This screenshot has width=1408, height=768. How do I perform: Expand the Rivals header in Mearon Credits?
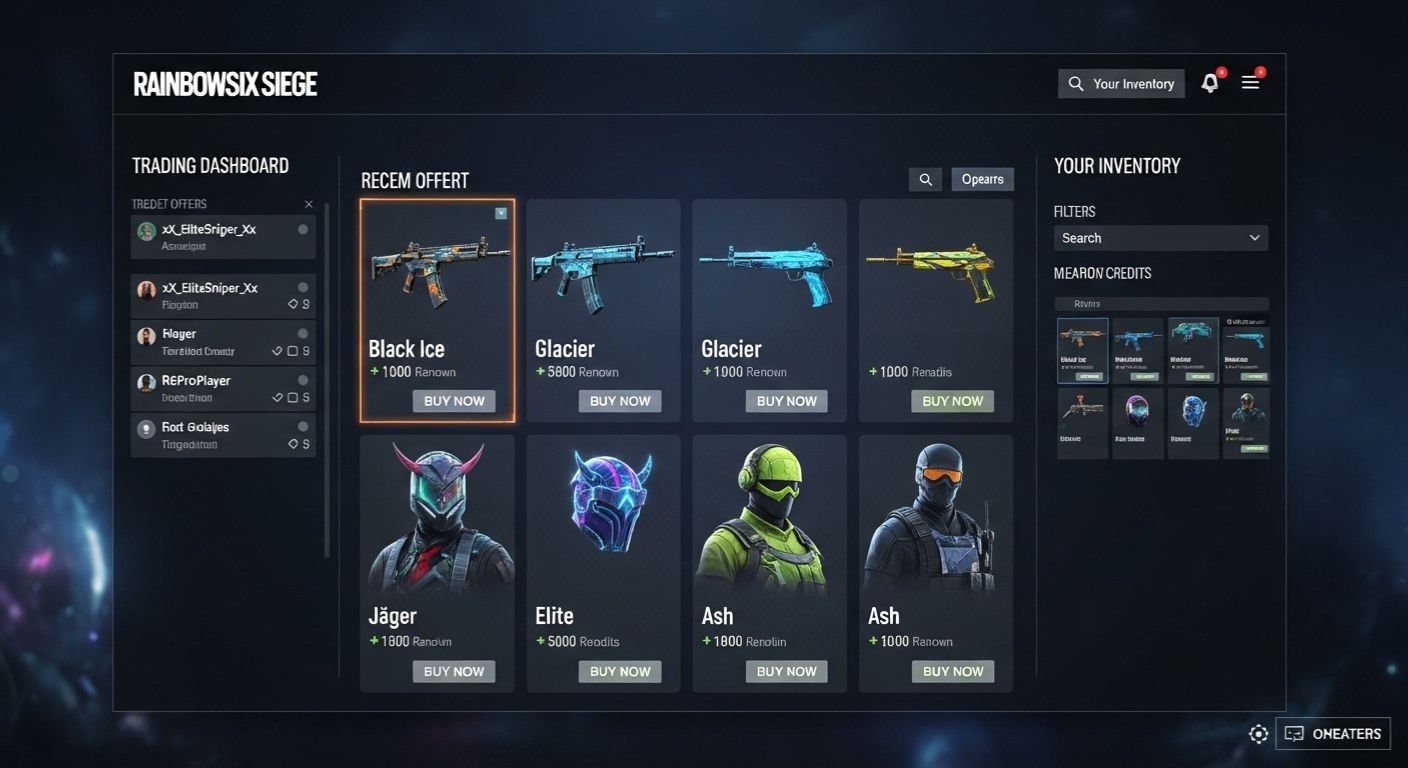tap(1162, 303)
